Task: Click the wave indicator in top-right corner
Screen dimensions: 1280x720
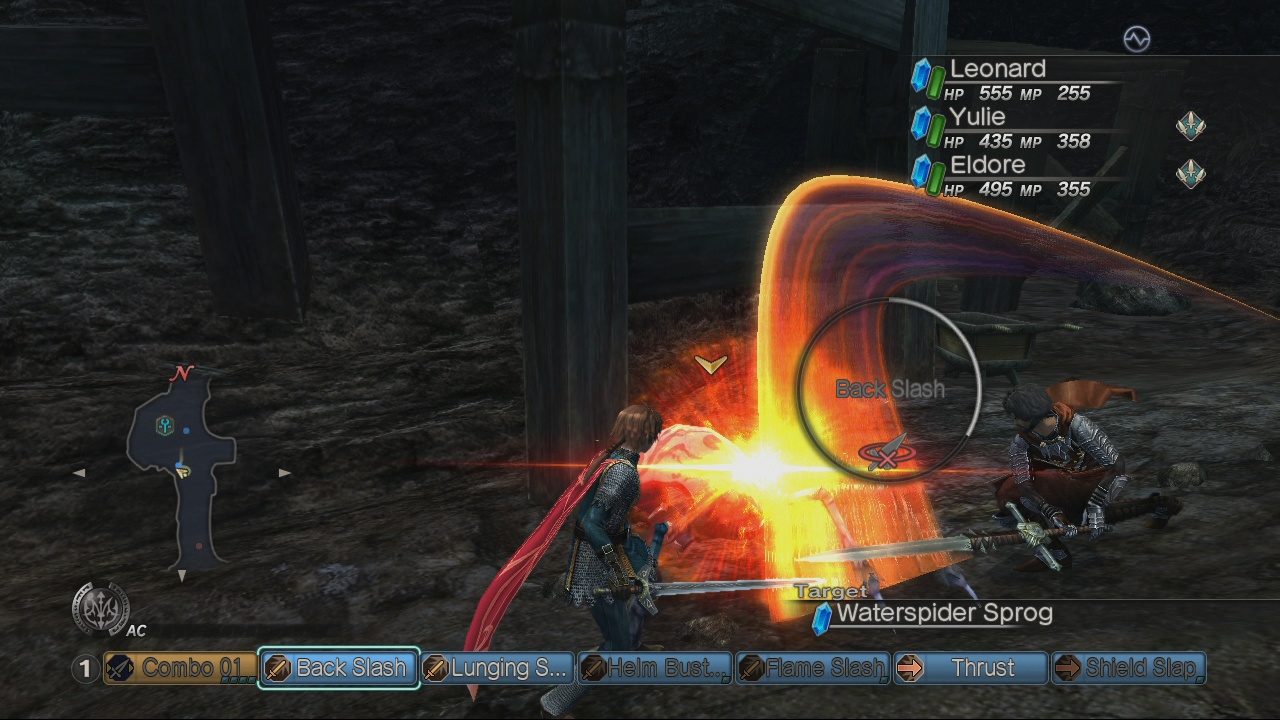Action: pos(1135,39)
